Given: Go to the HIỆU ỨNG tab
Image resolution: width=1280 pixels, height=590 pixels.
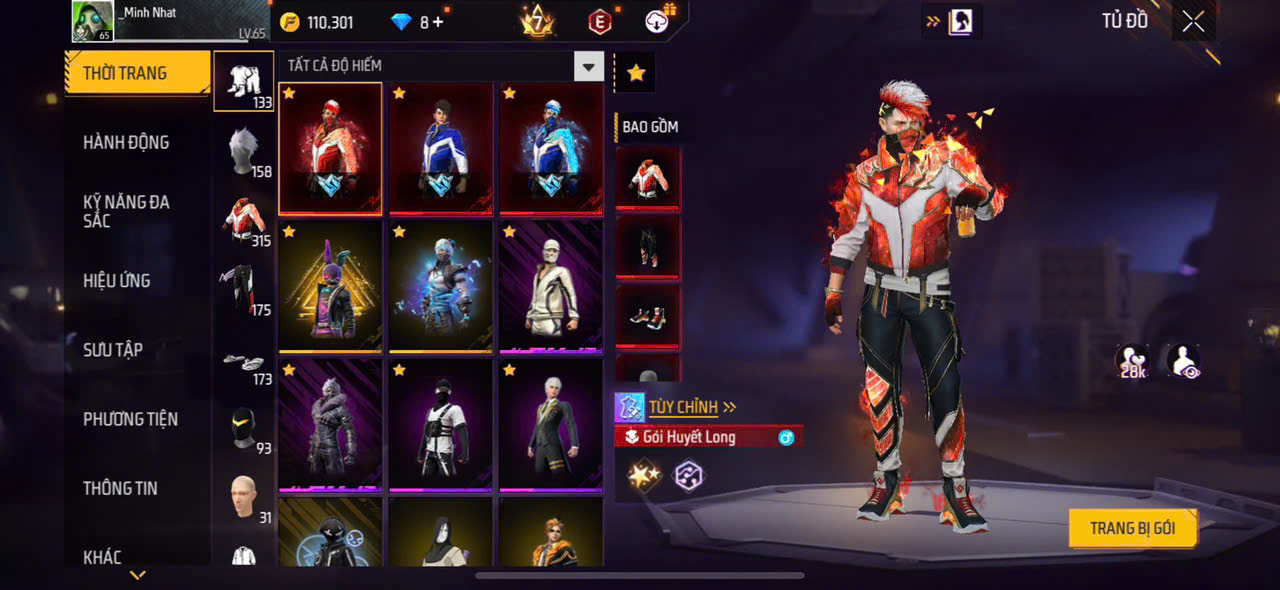Looking at the screenshot, I should [117, 281].
